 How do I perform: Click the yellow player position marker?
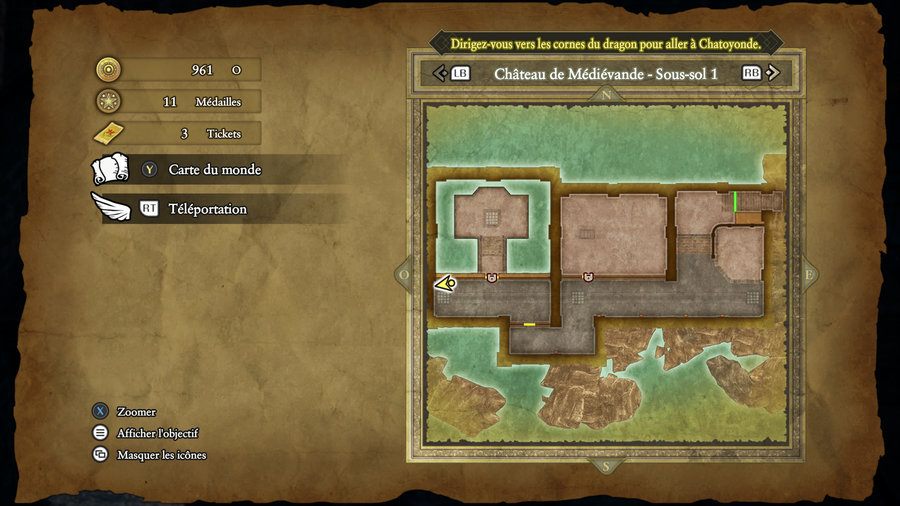coord(445,284)
